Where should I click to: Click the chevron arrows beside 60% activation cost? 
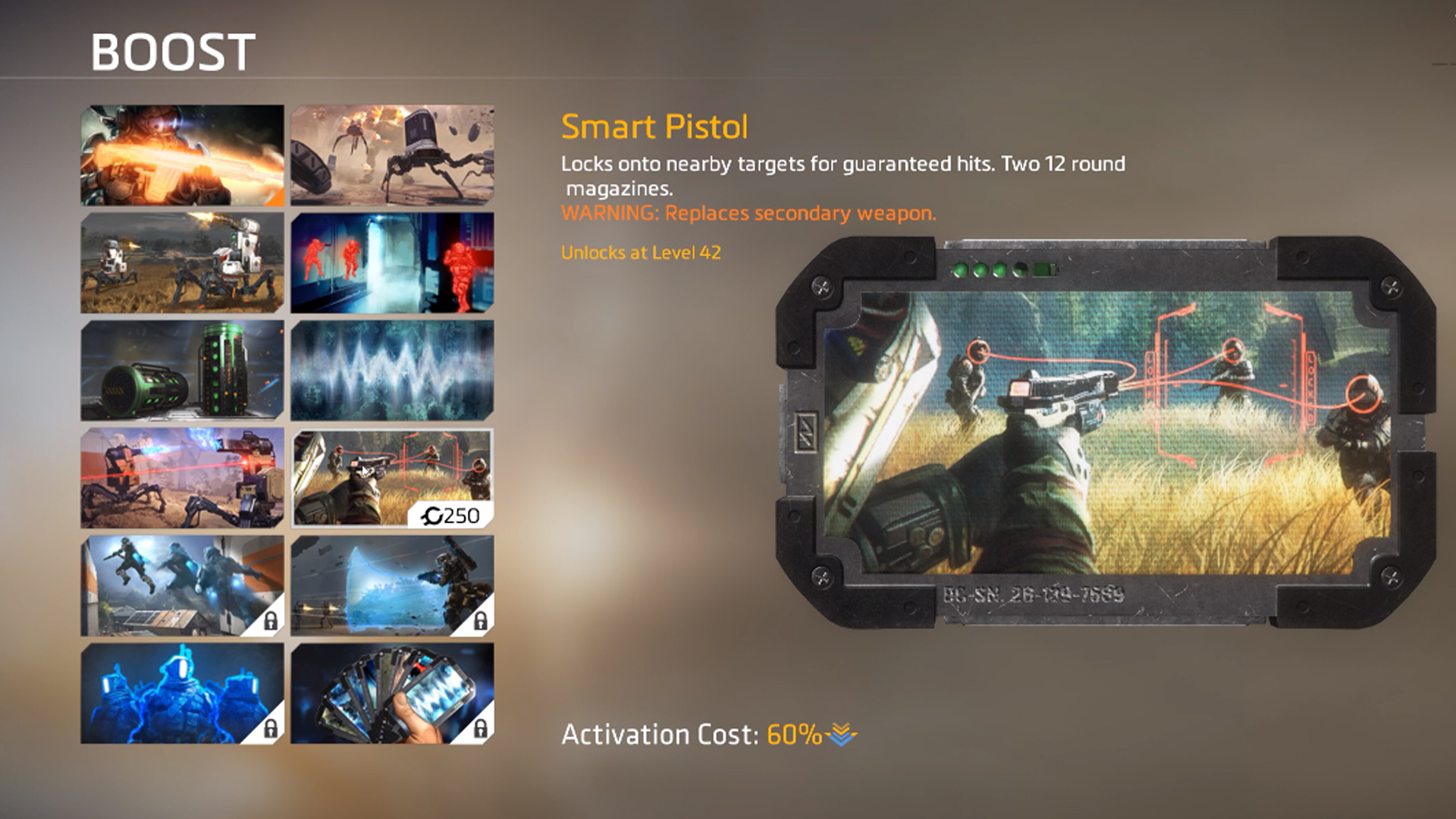841,734
